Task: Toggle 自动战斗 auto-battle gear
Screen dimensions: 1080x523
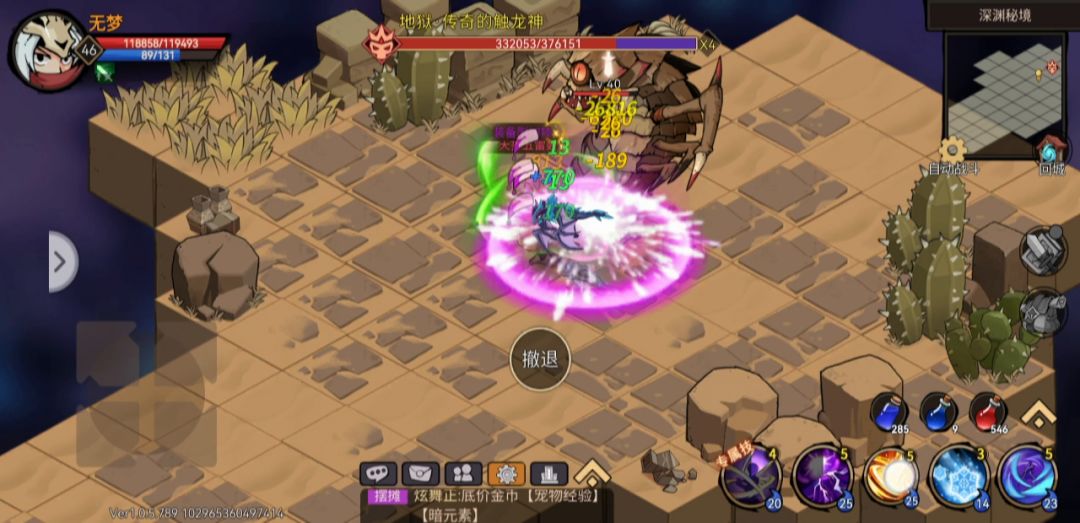Action: click(x=953, y=151)
